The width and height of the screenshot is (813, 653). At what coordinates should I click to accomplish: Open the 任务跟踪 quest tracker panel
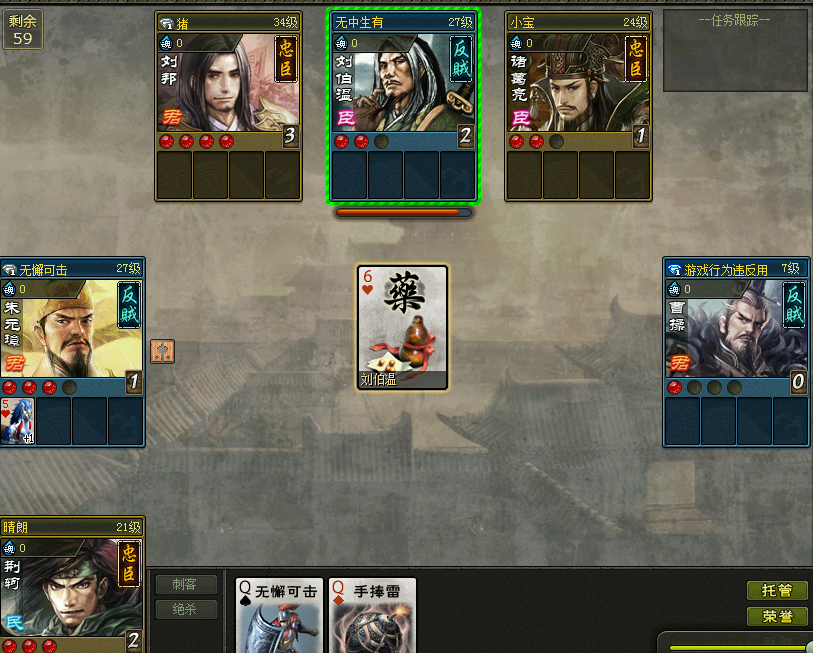tap(735, 50)
